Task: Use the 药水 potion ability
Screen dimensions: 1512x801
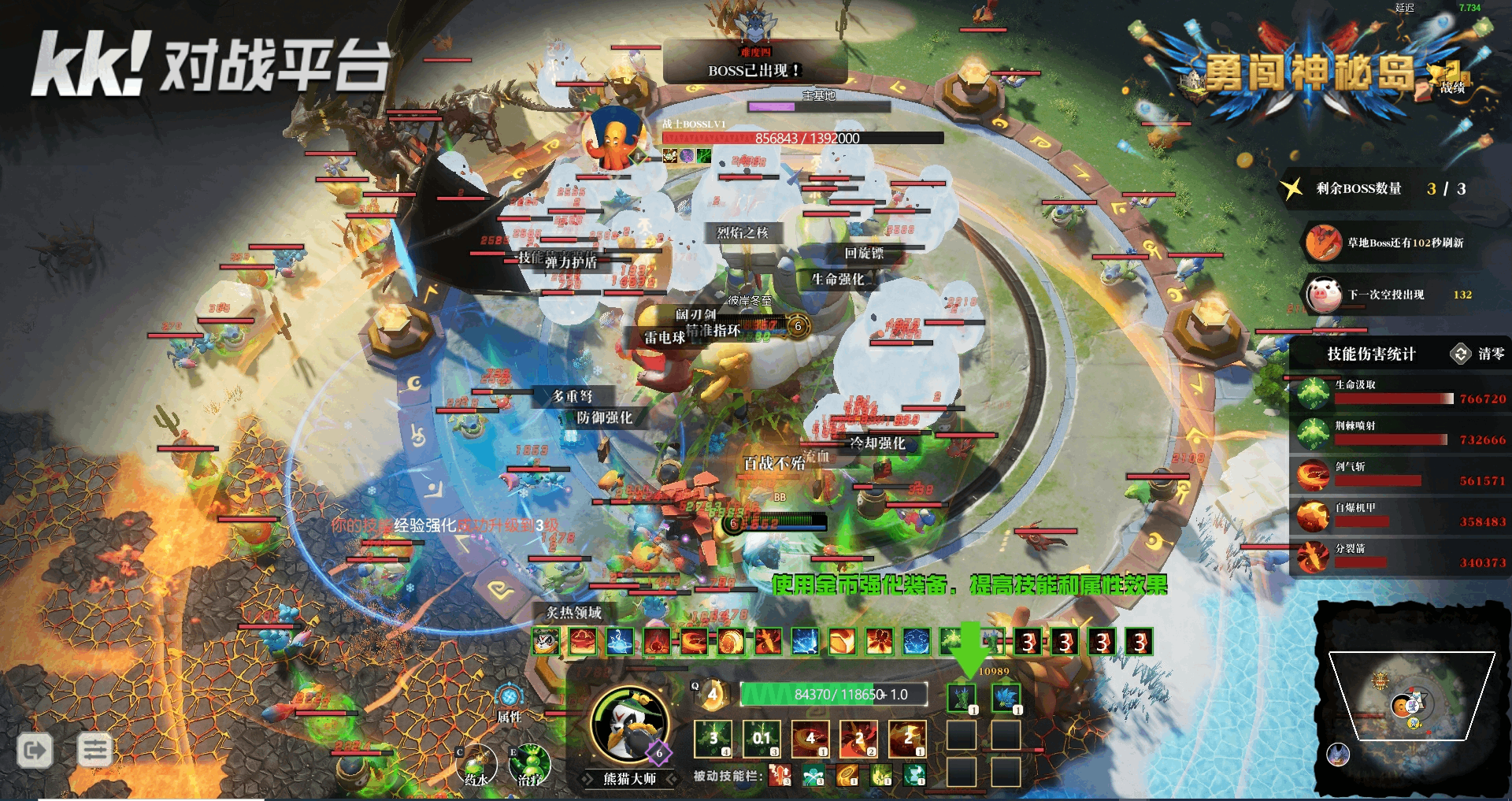Action: pyautogui.click(x=476, y=762)
